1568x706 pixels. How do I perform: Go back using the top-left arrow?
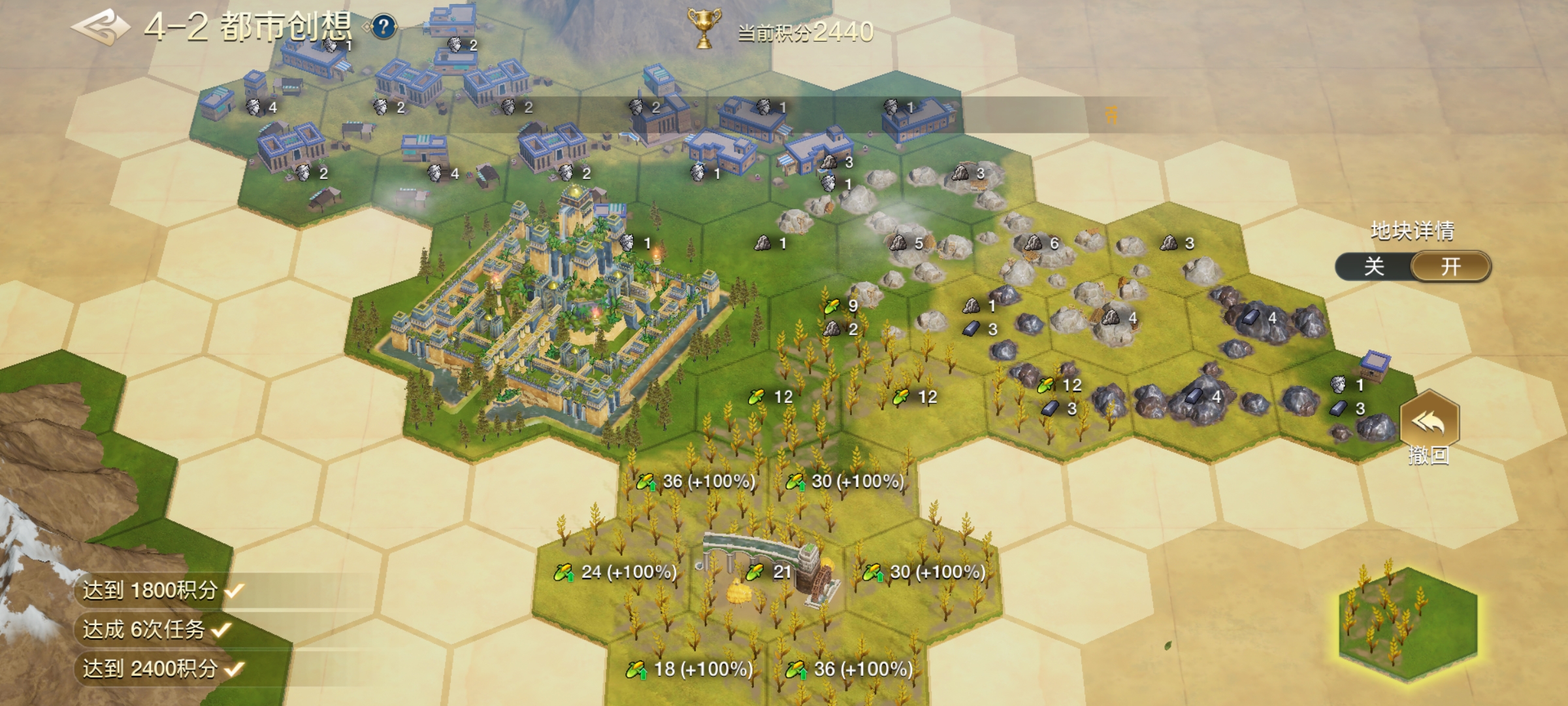[x=99, y=27]
